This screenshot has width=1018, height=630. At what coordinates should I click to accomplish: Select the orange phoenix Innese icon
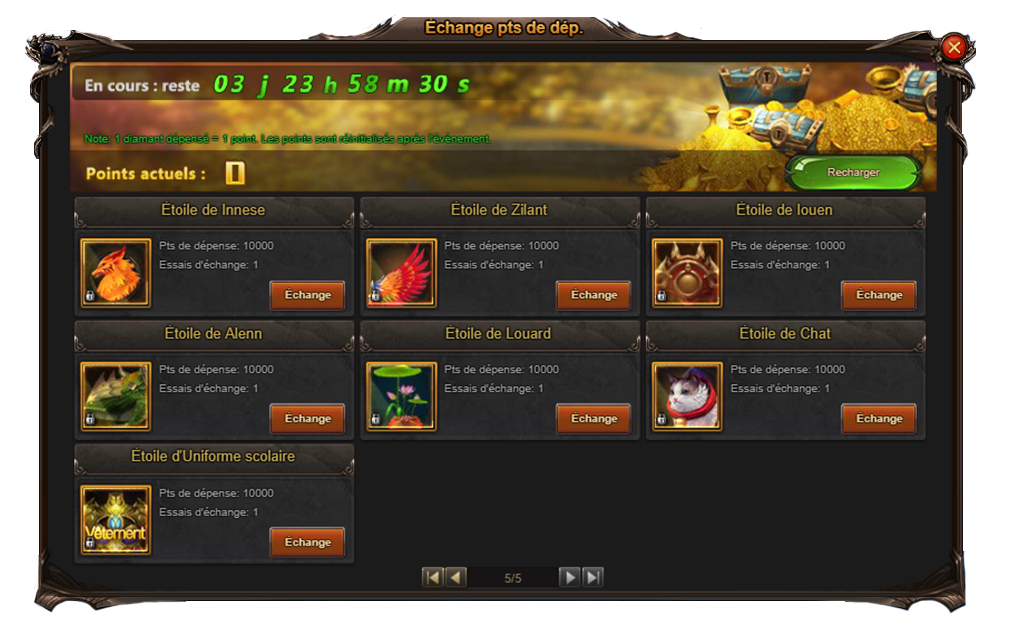[x=116, y=273]
